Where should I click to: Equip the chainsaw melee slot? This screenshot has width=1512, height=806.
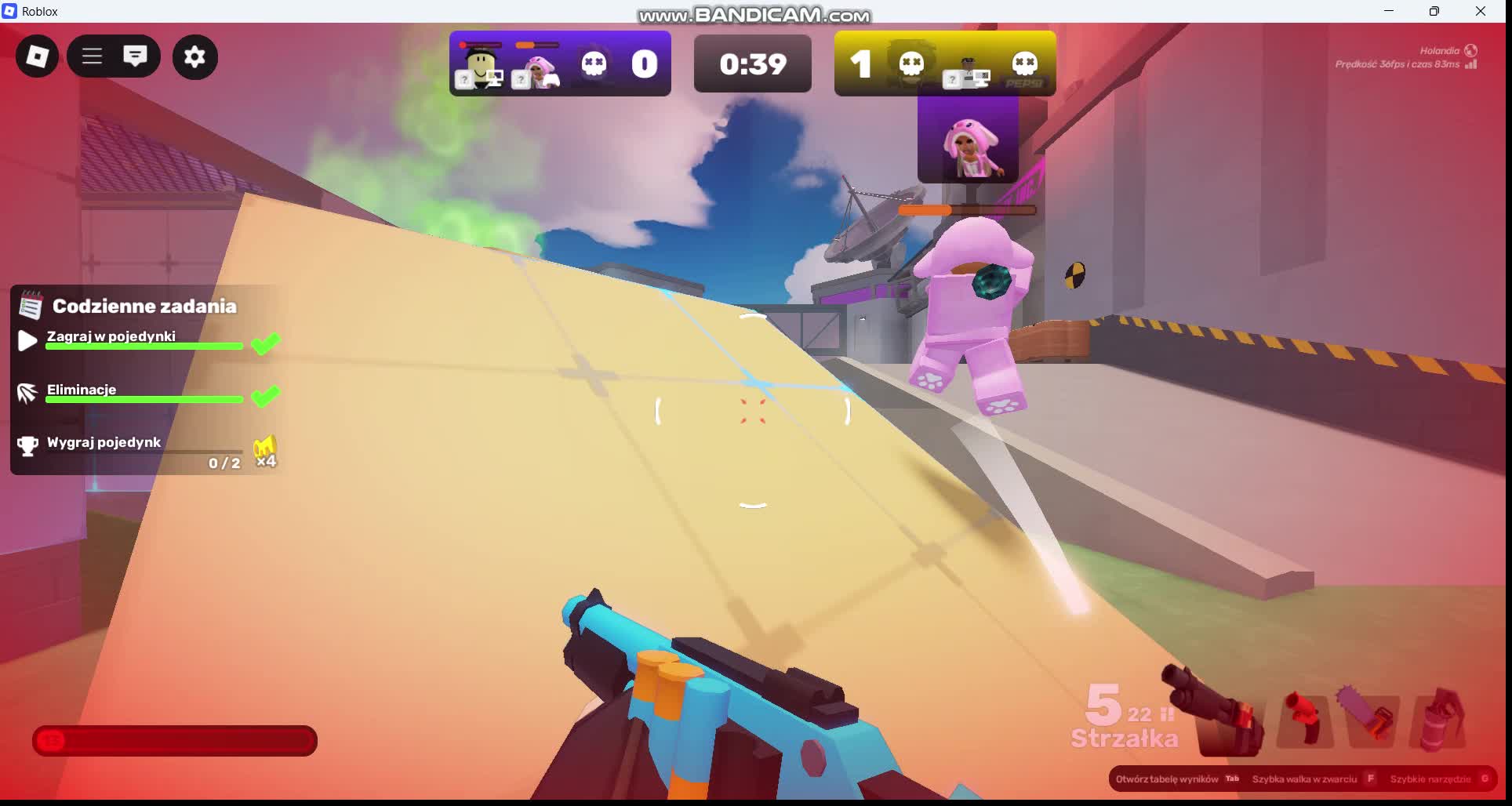coord(1370,716)
